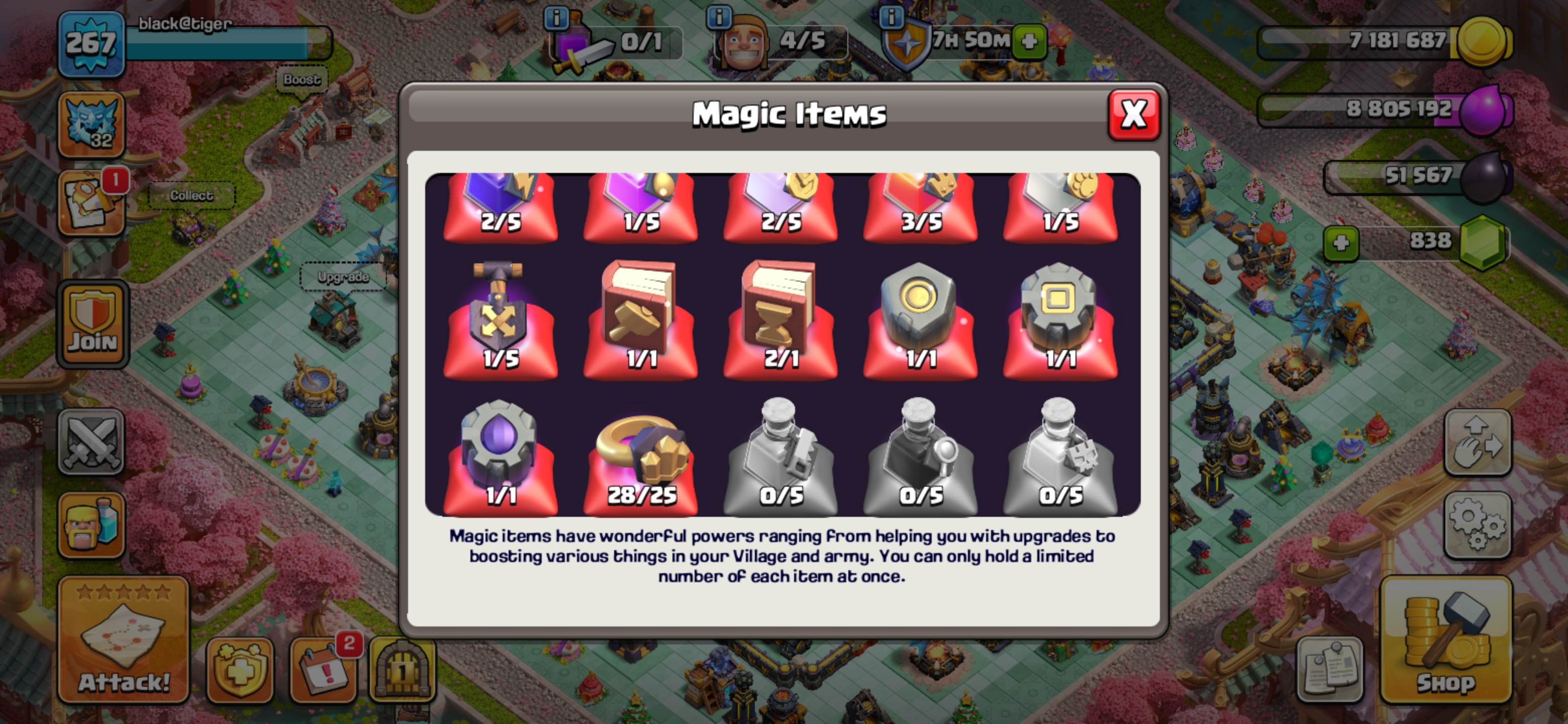Open the player profile level 267 badge

(90, 44)
